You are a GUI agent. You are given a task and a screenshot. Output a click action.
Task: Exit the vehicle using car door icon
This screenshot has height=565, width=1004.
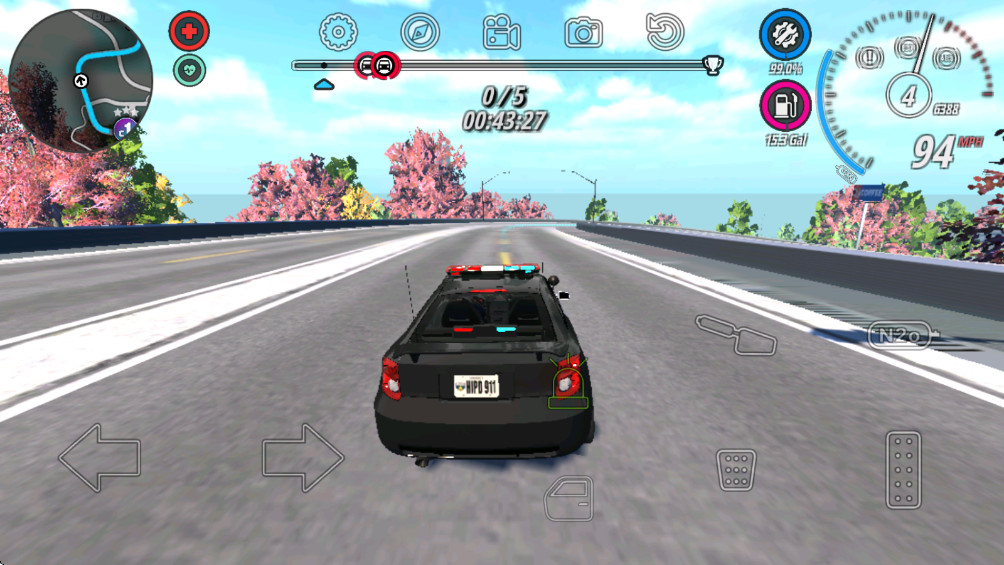568,498
